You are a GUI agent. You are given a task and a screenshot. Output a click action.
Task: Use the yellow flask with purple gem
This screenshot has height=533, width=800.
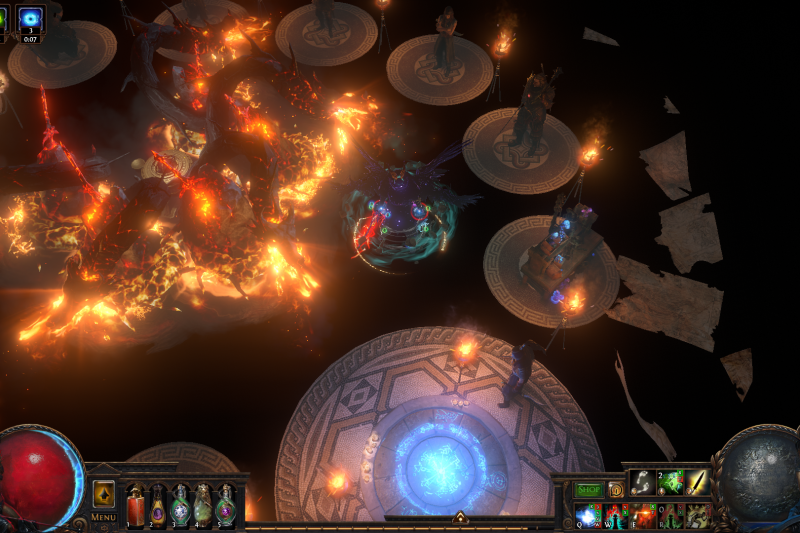tap(158, 505)
